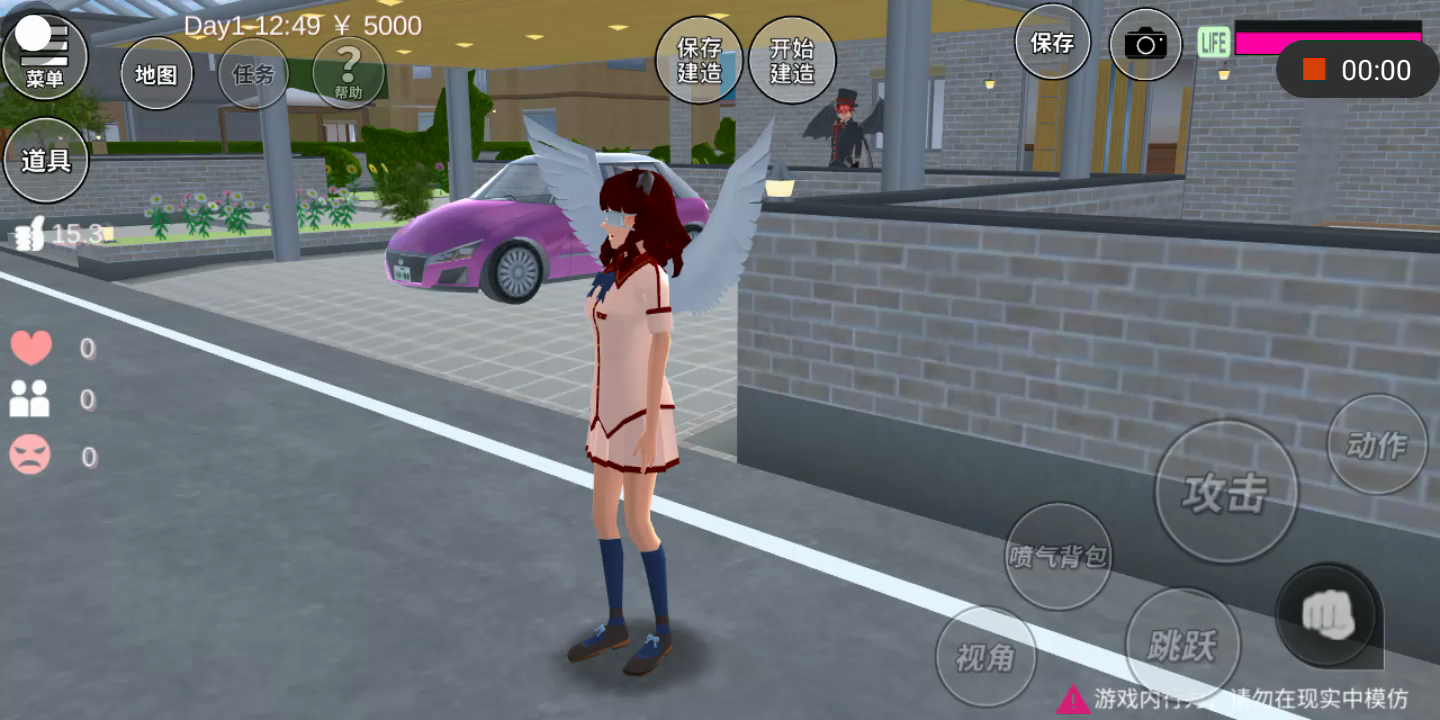Open the 地图 map button
This screenshot has width=1440, height=720.
(x=156, y=74)
